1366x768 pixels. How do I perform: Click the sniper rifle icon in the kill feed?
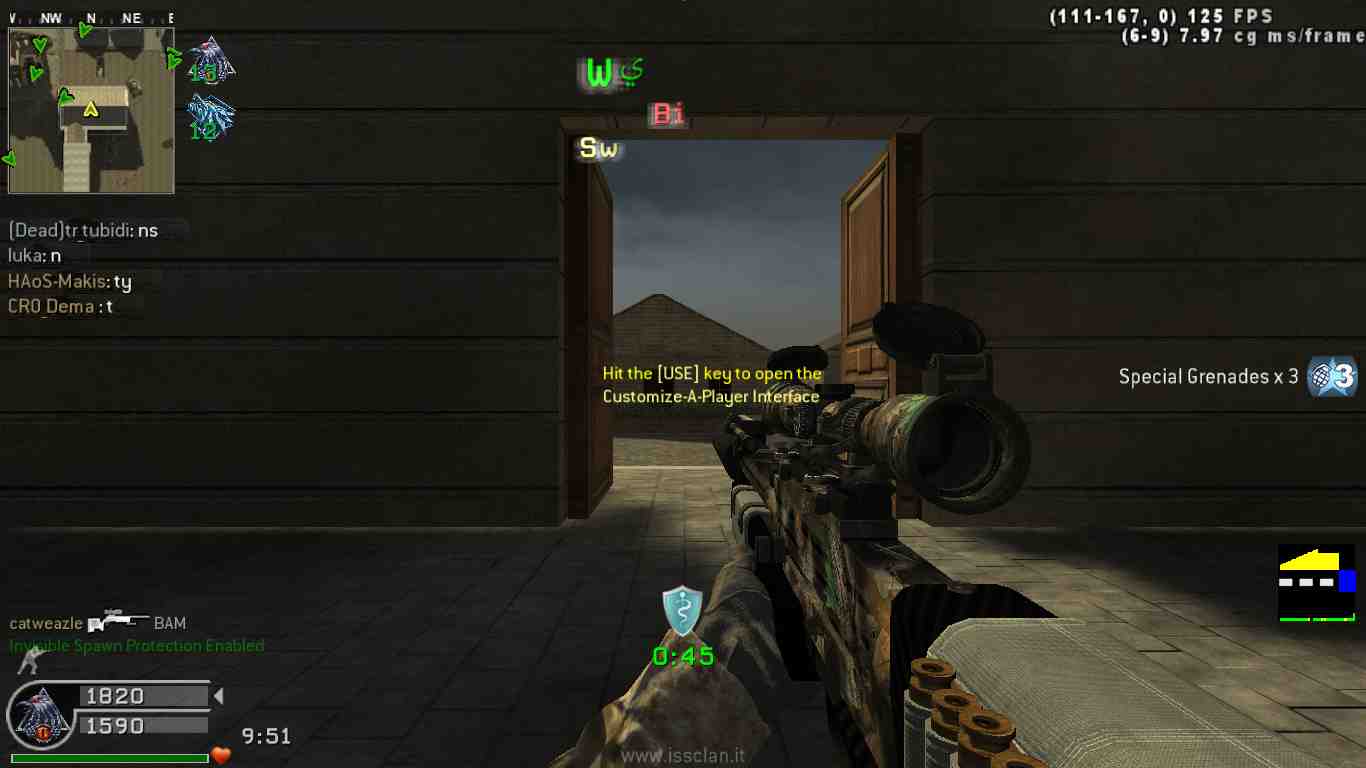(x=118, y=622)
